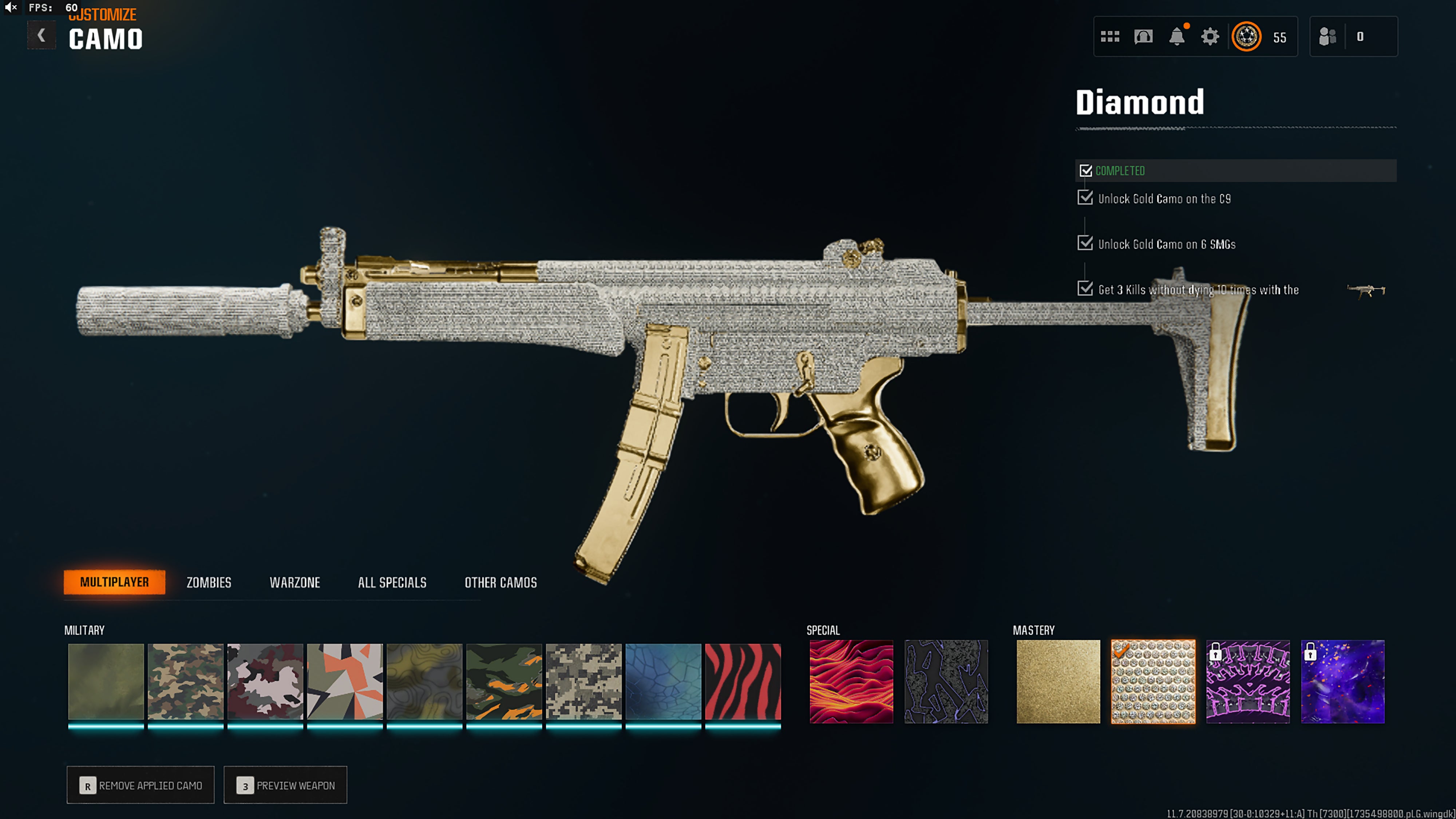Select the Gold mastery camo
Image resolution: width=1456 pixels, height=819 pixels.
(x=1058, y=682)
